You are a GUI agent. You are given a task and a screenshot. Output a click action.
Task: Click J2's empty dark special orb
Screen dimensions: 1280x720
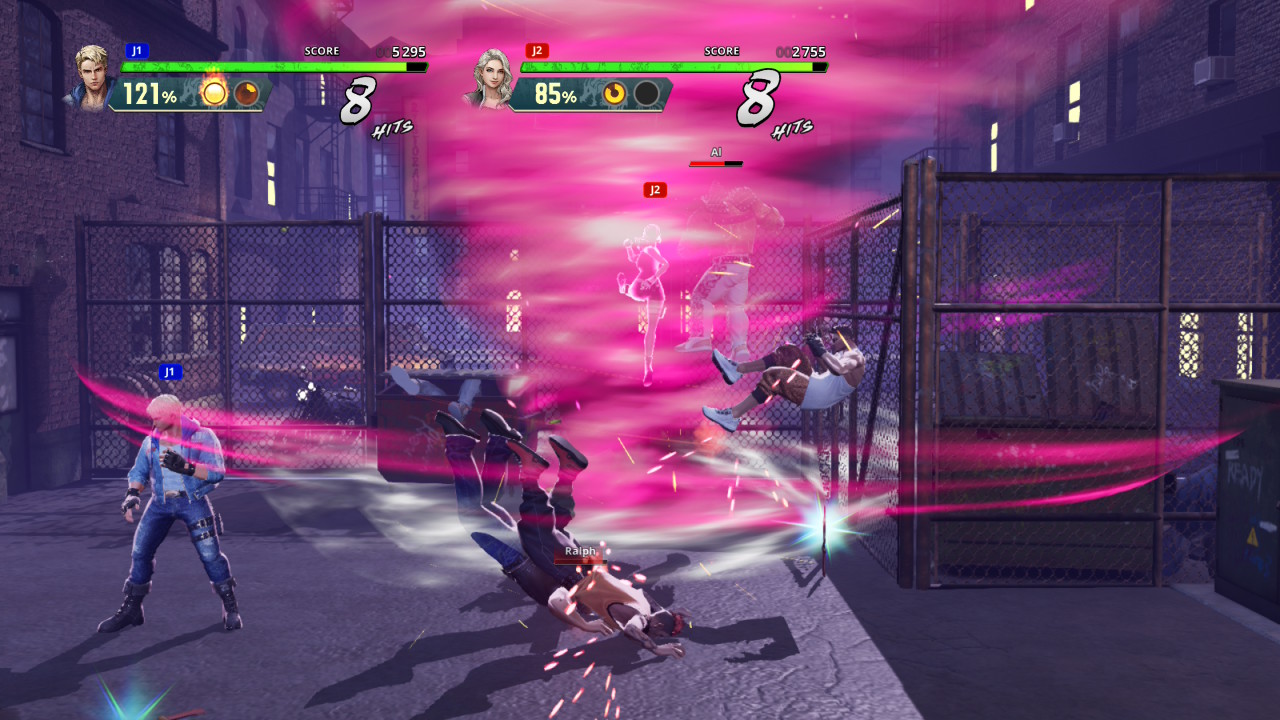647,94
